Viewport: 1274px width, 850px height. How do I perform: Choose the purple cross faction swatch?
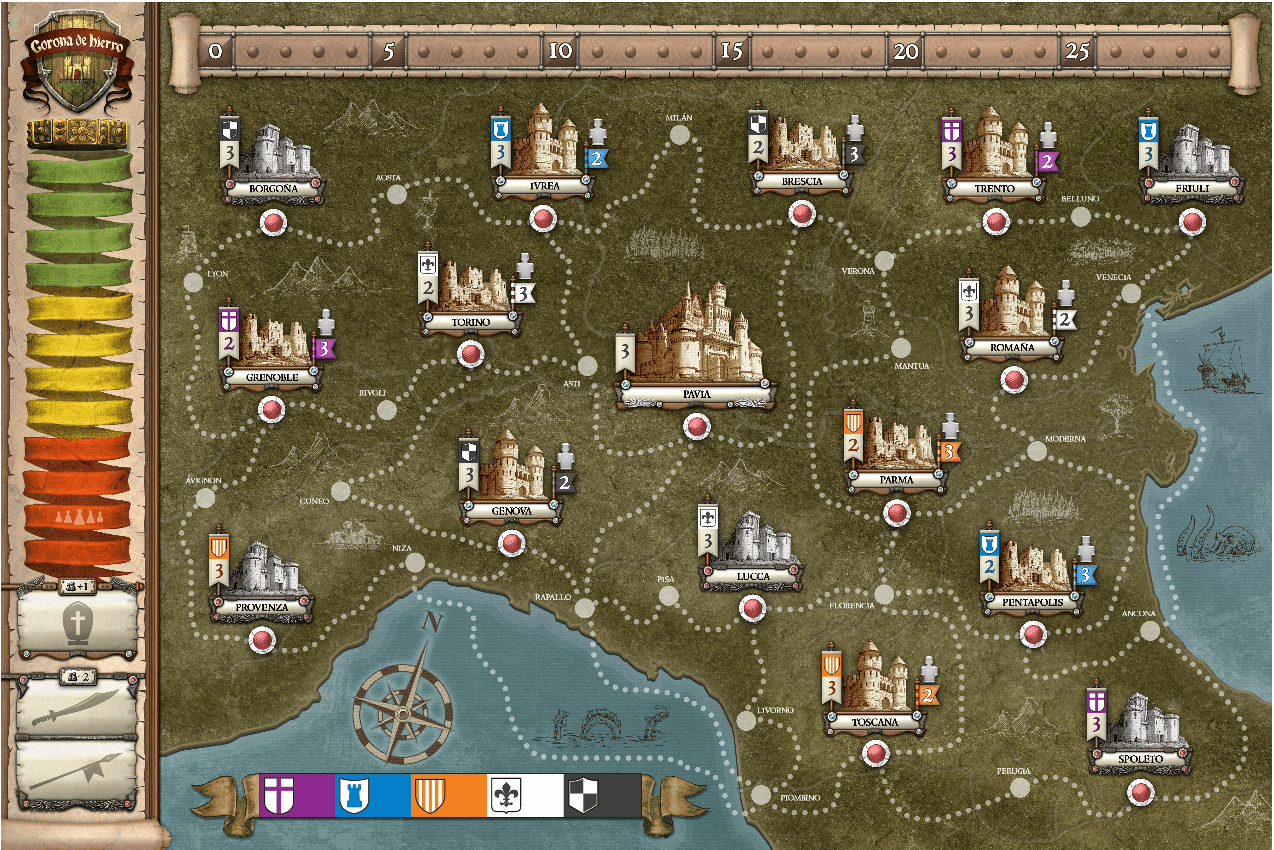coord(297,795)
